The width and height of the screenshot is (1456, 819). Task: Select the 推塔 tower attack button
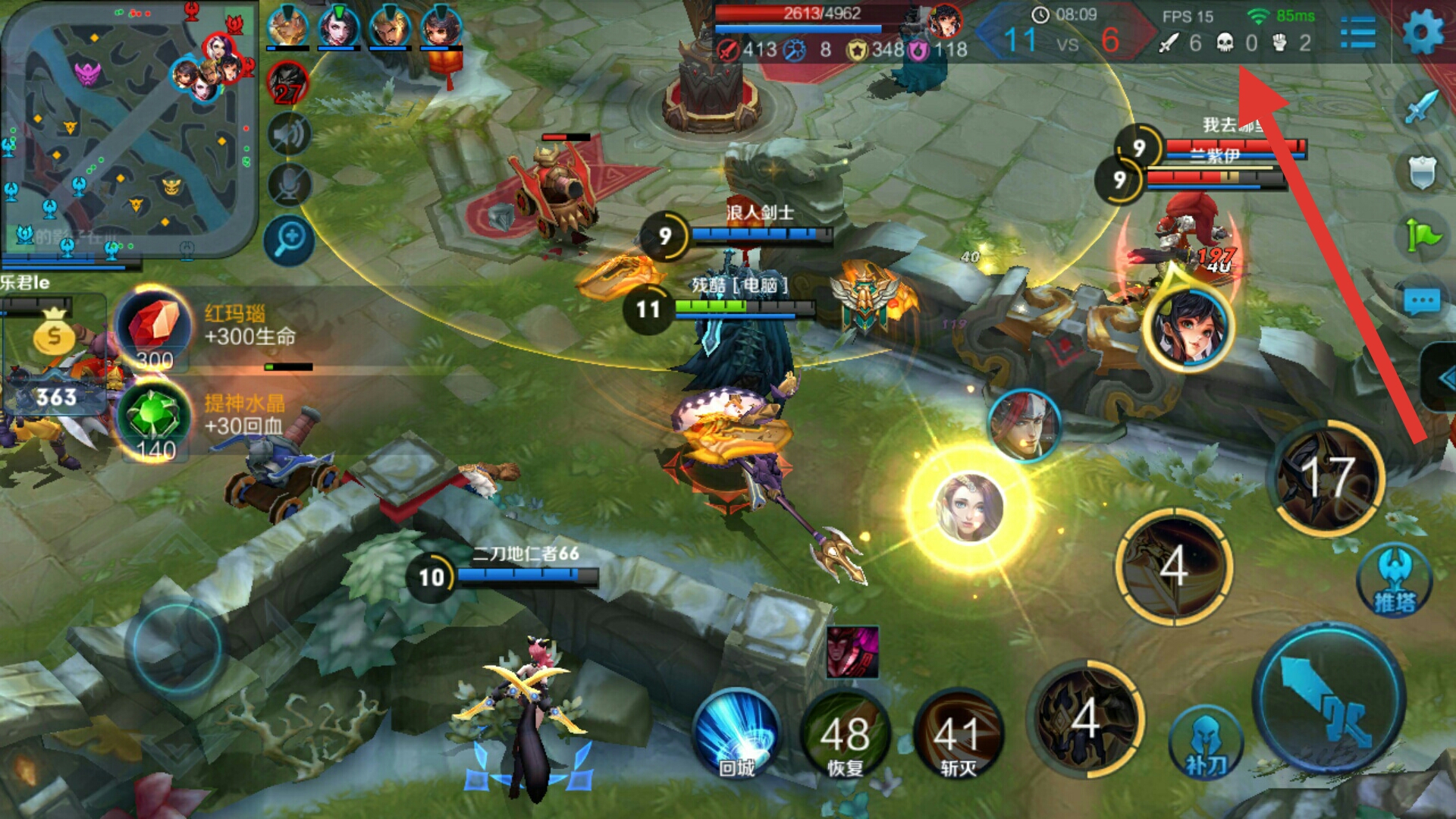1394,582
